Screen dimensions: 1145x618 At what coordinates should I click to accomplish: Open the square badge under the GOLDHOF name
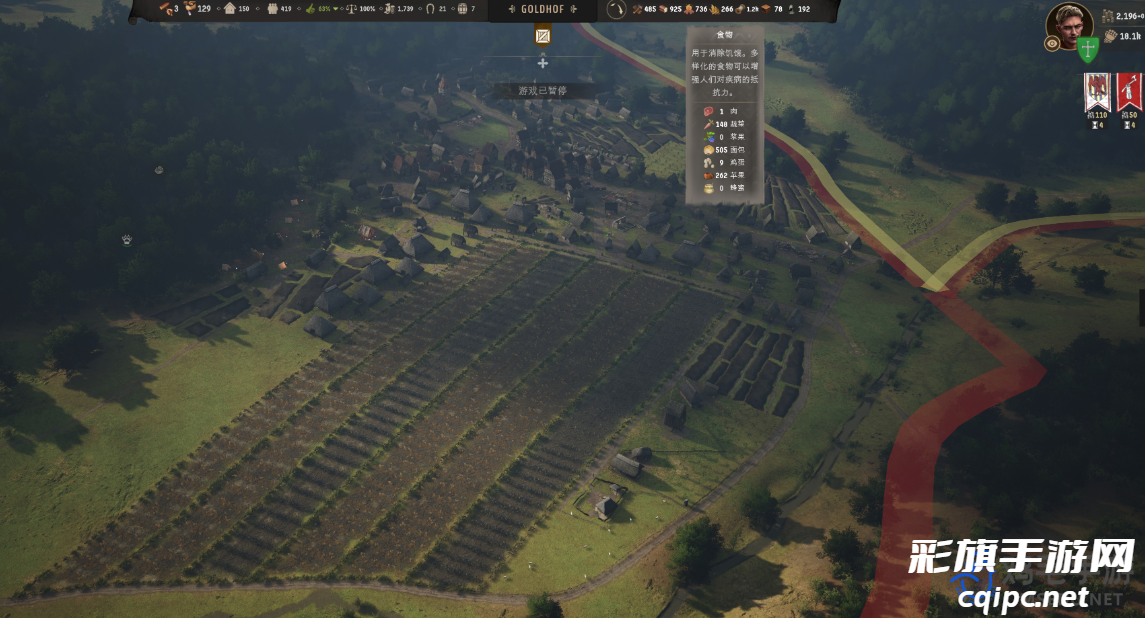point(543,36)
